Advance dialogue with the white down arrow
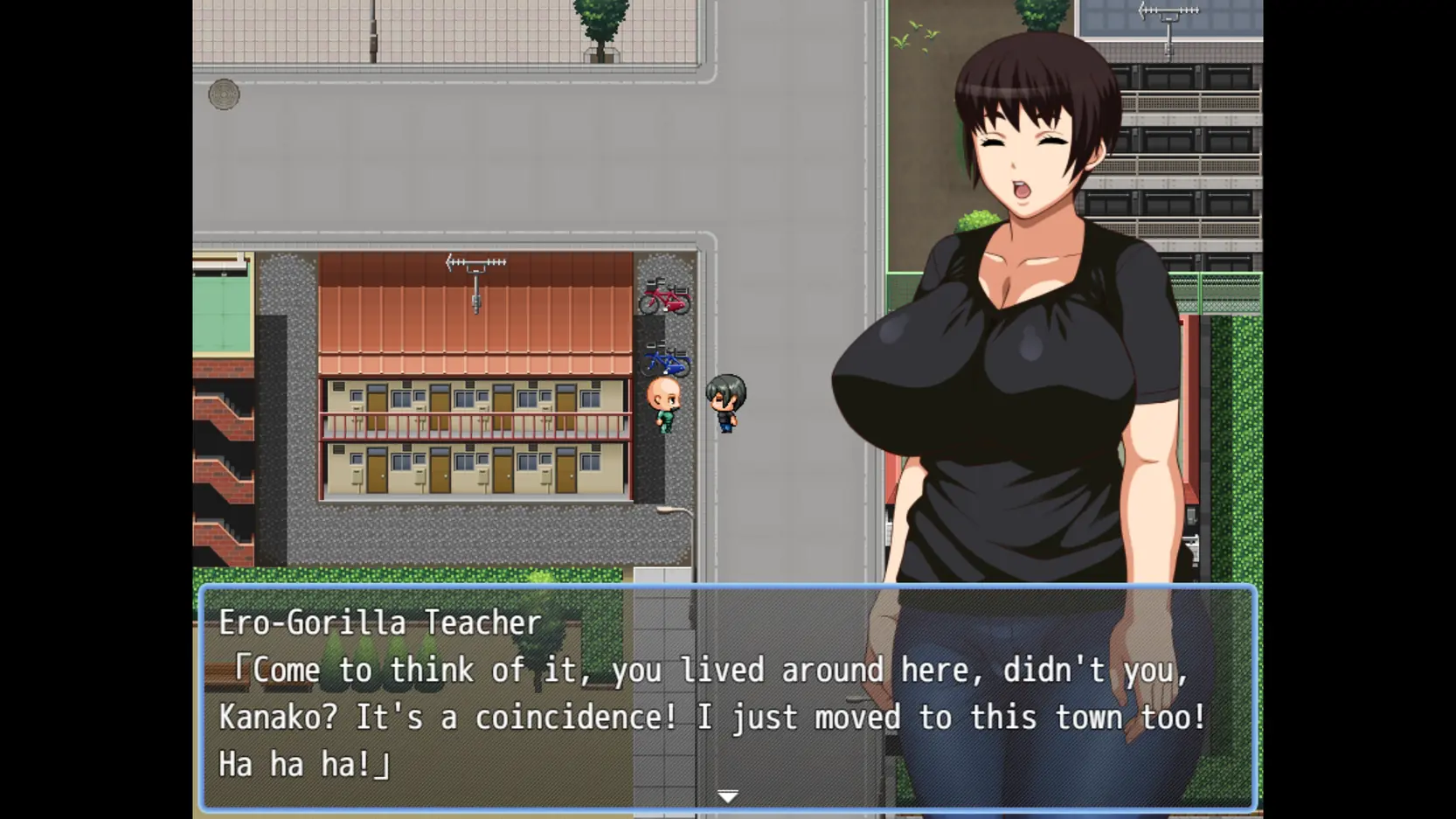This screenshot has width=1456, height=819. [727, 796]
